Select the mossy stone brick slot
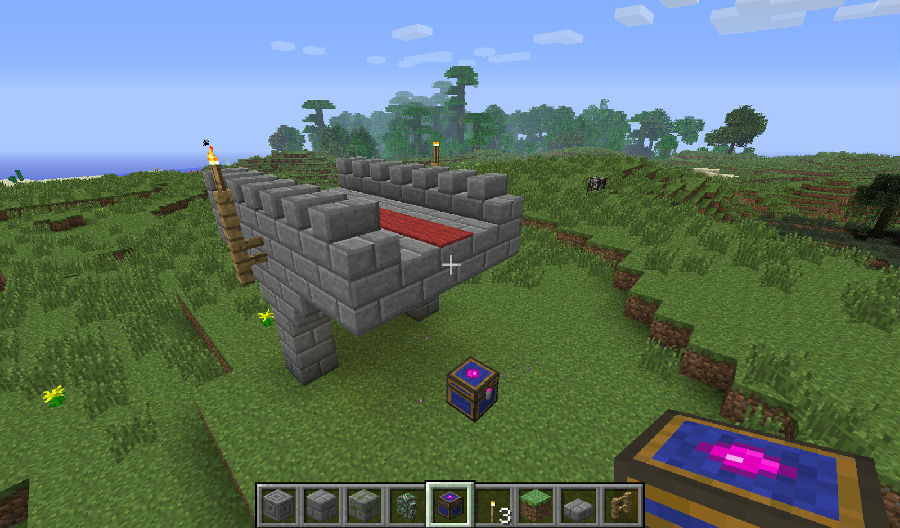Image resolution: width=900 pixels, height=528 pixels. (362, 504)
